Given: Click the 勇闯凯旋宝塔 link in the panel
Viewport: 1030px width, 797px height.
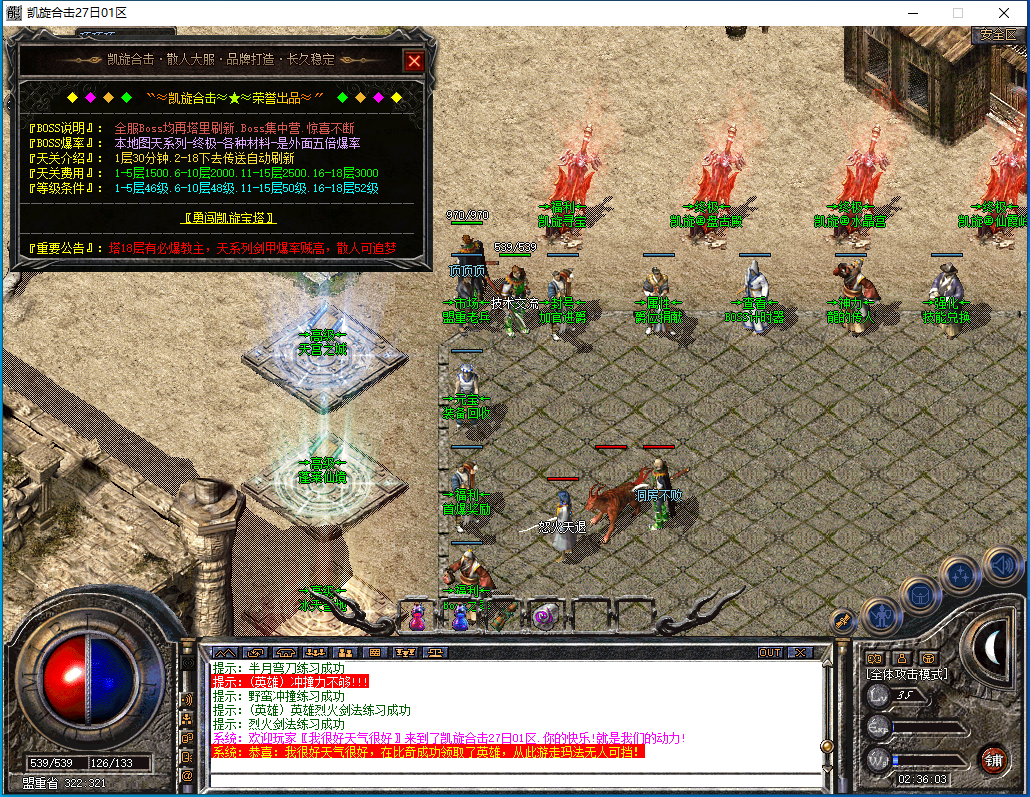Looking at the screenshot, I should coord(229,217).
